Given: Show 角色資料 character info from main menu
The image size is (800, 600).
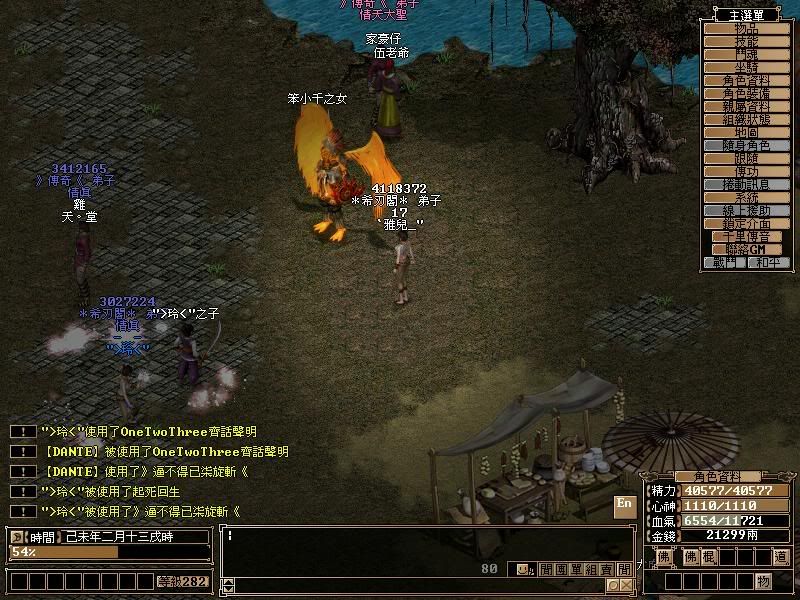Looking at the screenshot, I should pyautogui.click(x=746, y=80).
